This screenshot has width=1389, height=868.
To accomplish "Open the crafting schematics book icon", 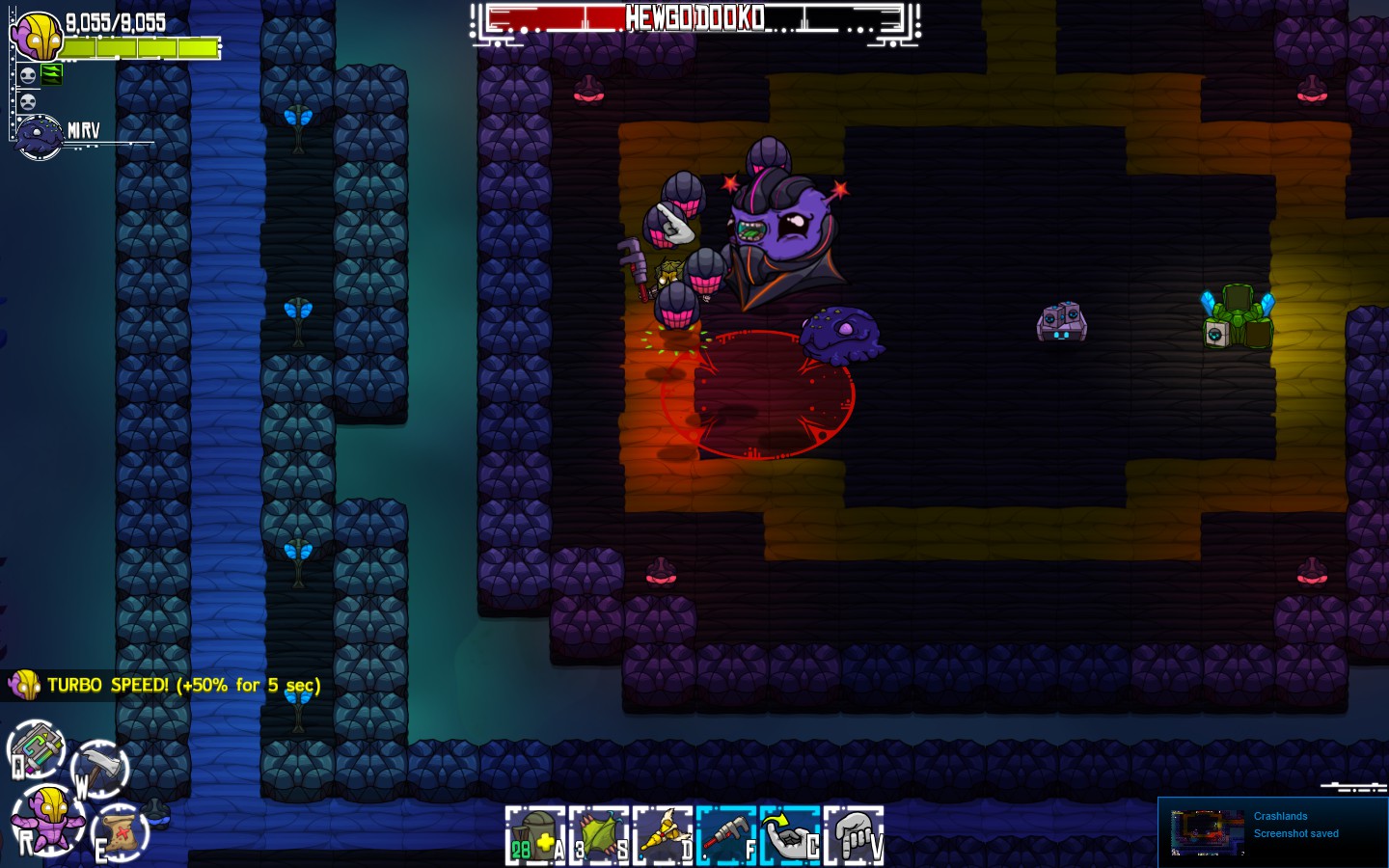I will tap(36, 749).
